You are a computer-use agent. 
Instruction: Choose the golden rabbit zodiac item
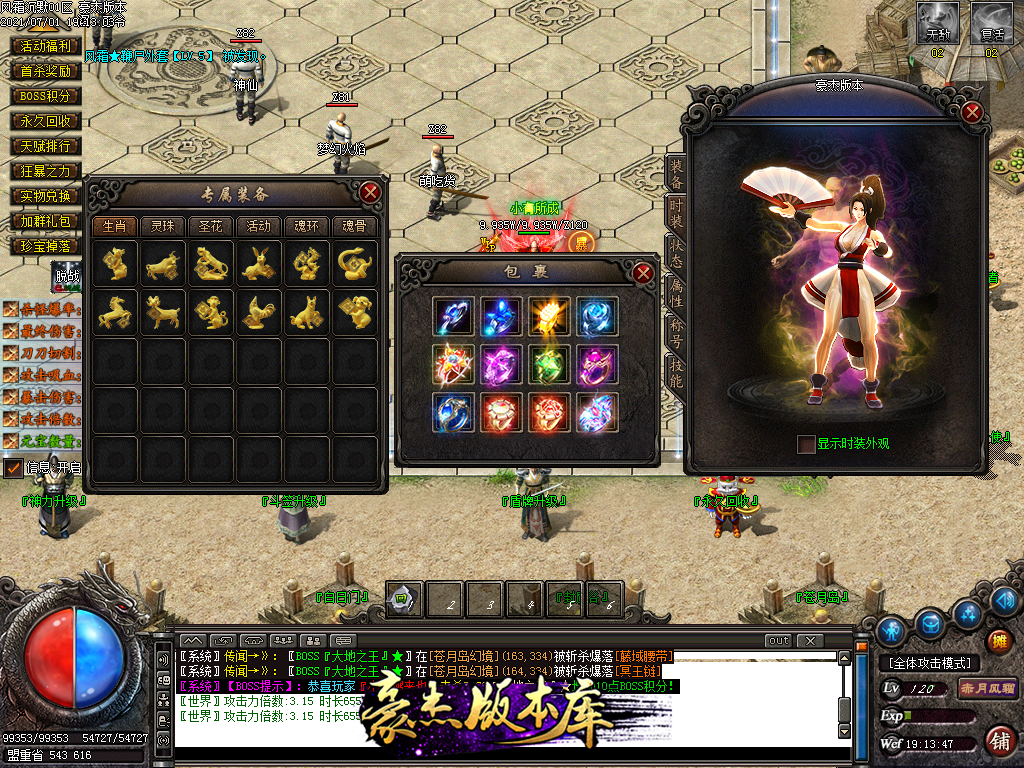(x=259, y=264)
